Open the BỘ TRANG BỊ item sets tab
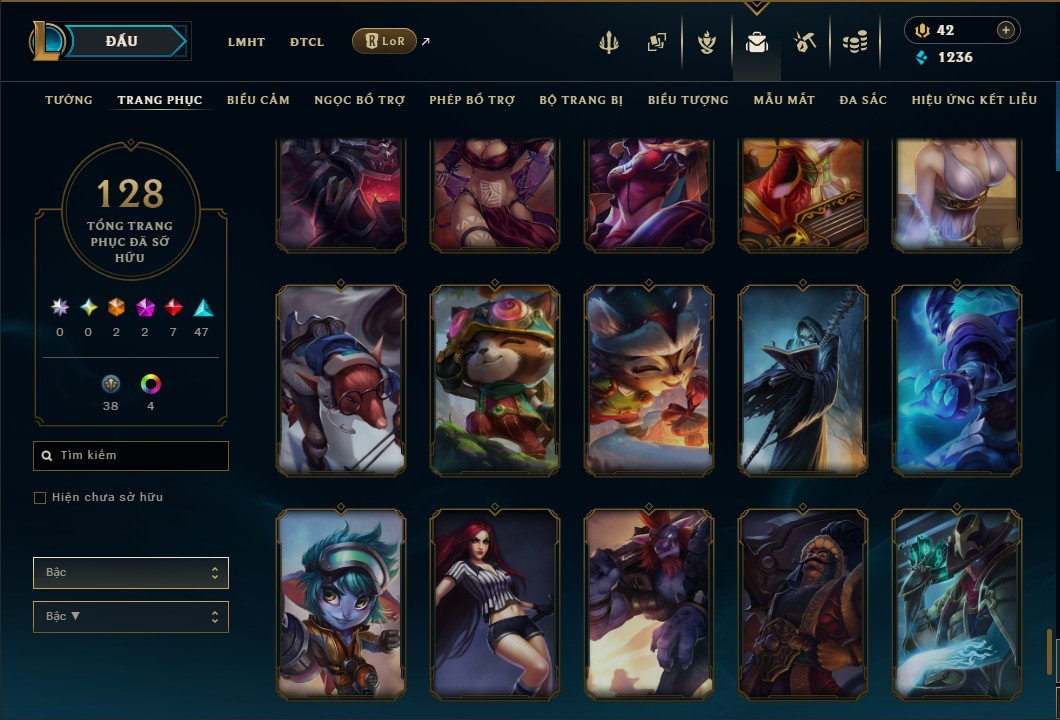Image resolution: width=1060 pixels, height=720 pixels. (581, 100)
